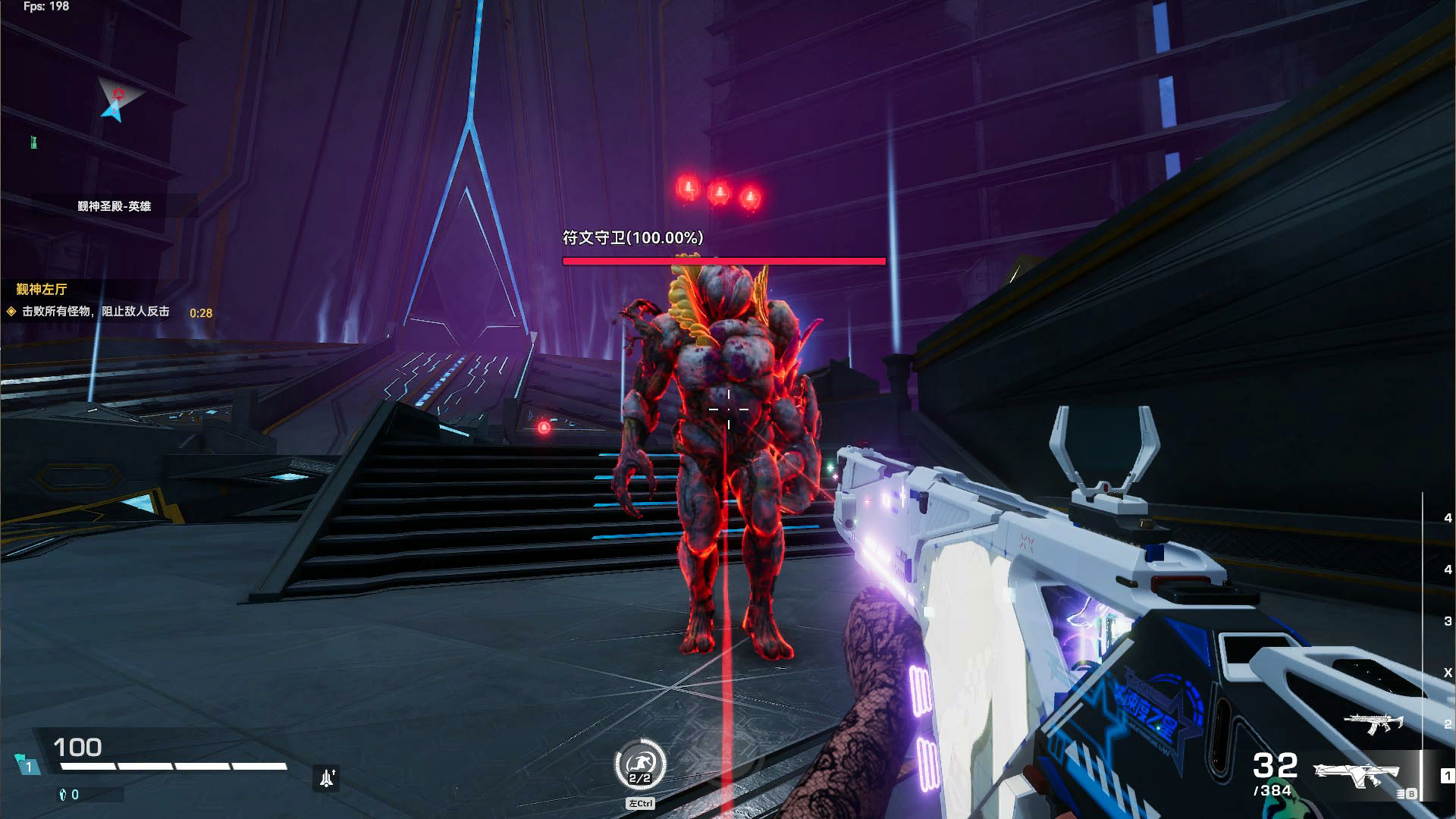Click the 0:28 countdown timer

tap(203, 312)
